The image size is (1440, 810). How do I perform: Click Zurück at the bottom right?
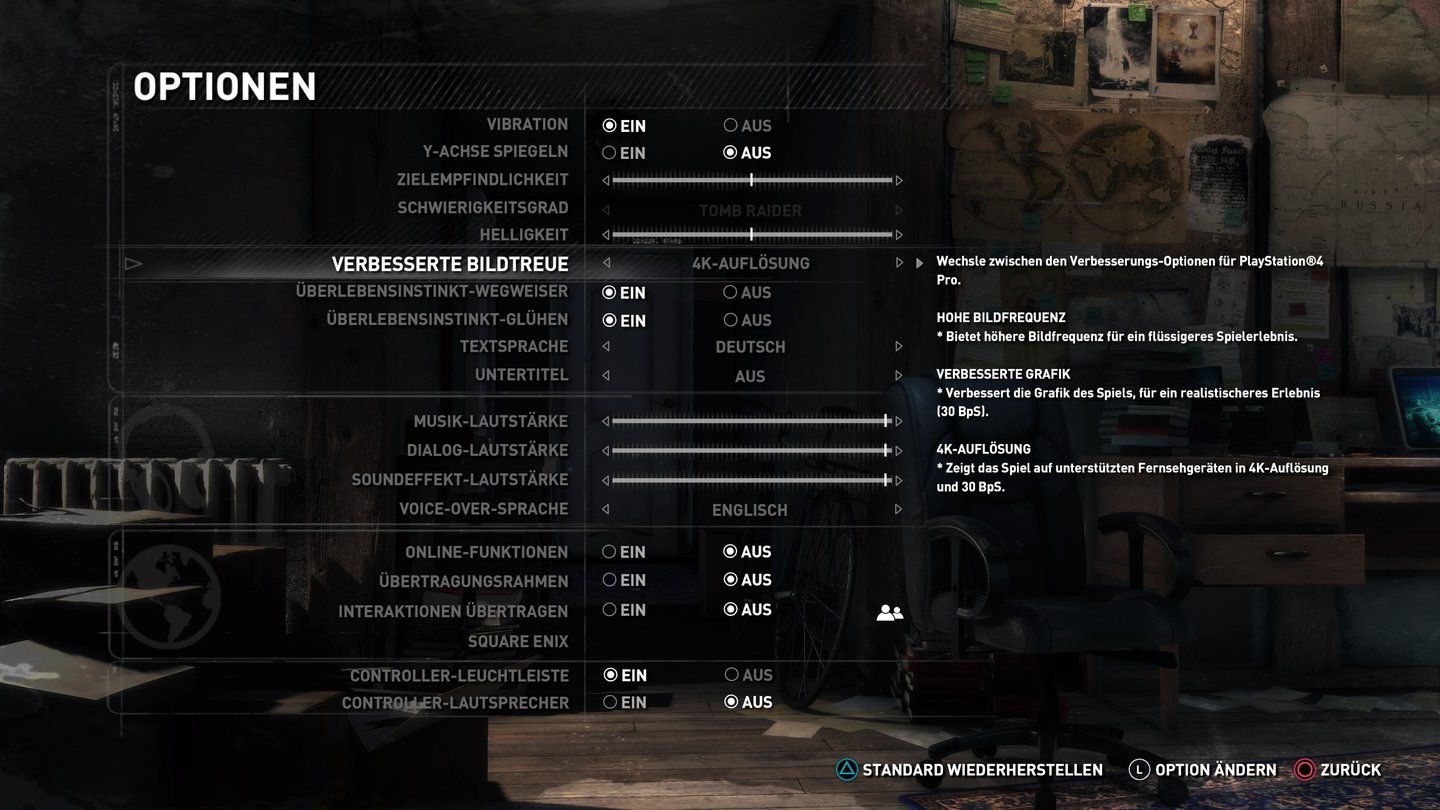(x=1349, y=770)
